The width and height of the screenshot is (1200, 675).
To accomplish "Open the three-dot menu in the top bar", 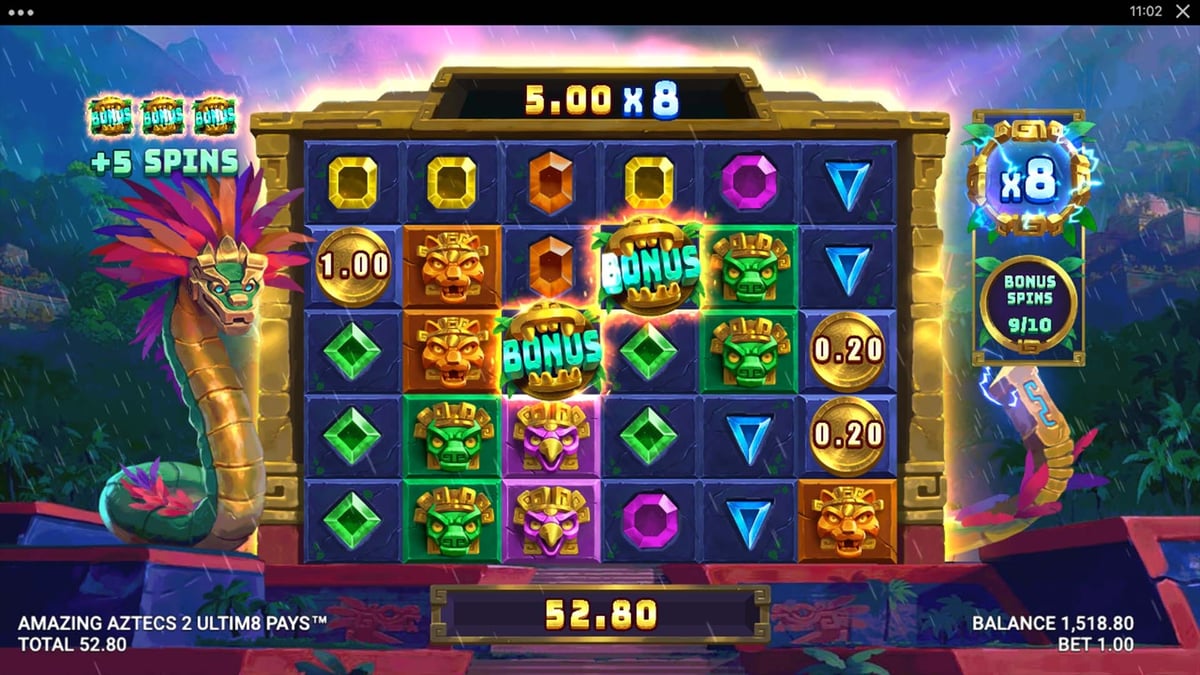I will [x=20, y=12].
